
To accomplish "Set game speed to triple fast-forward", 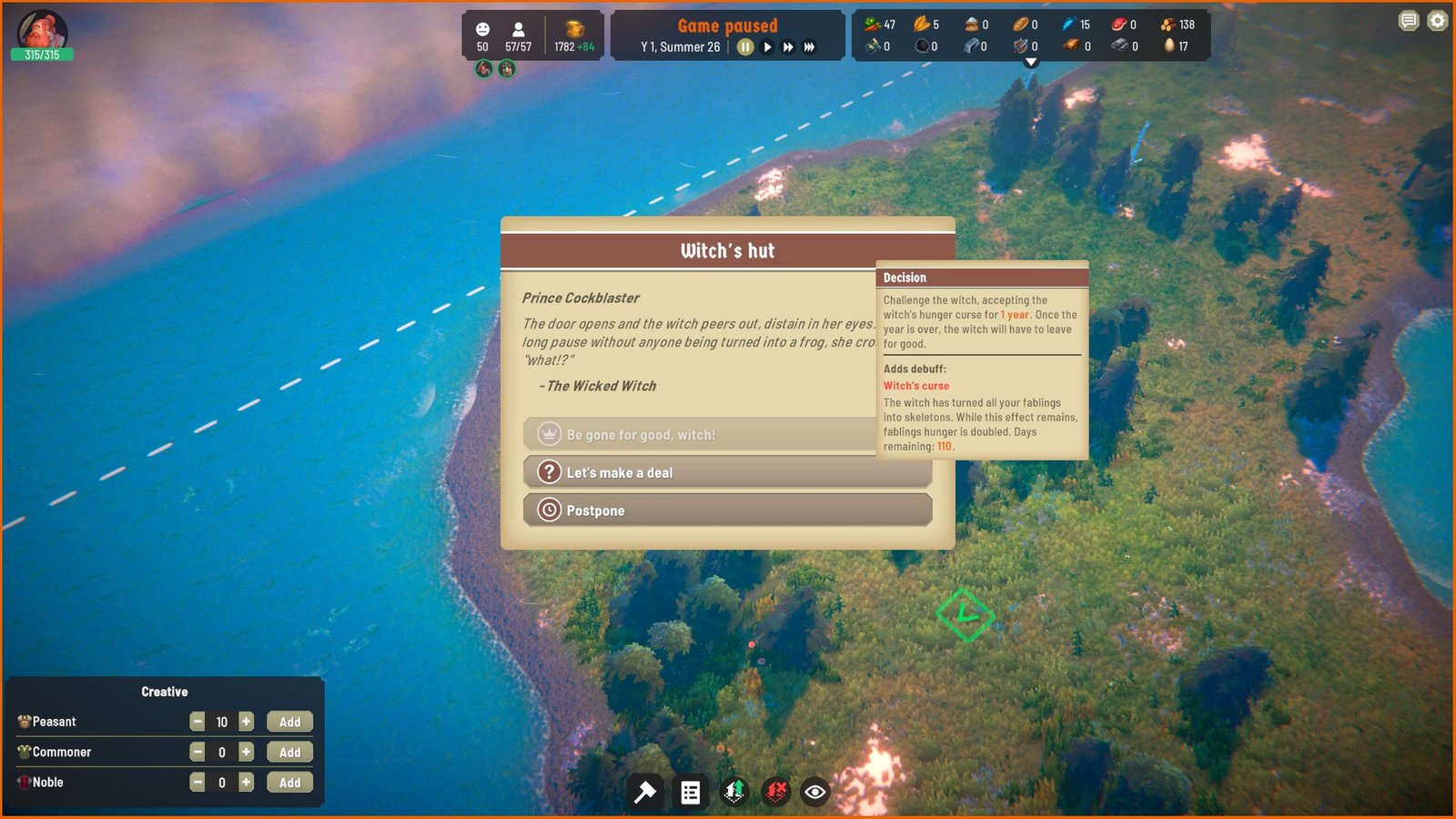I will click(x=809, y=47).
